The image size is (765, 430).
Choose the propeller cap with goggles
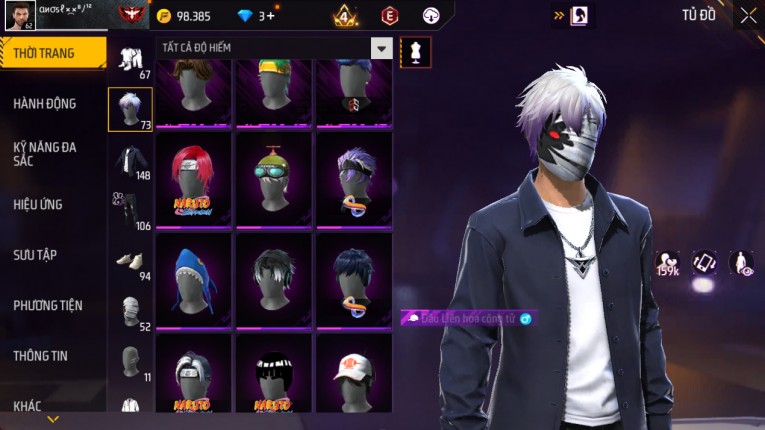pyautogui.click(x=274, y=178)
